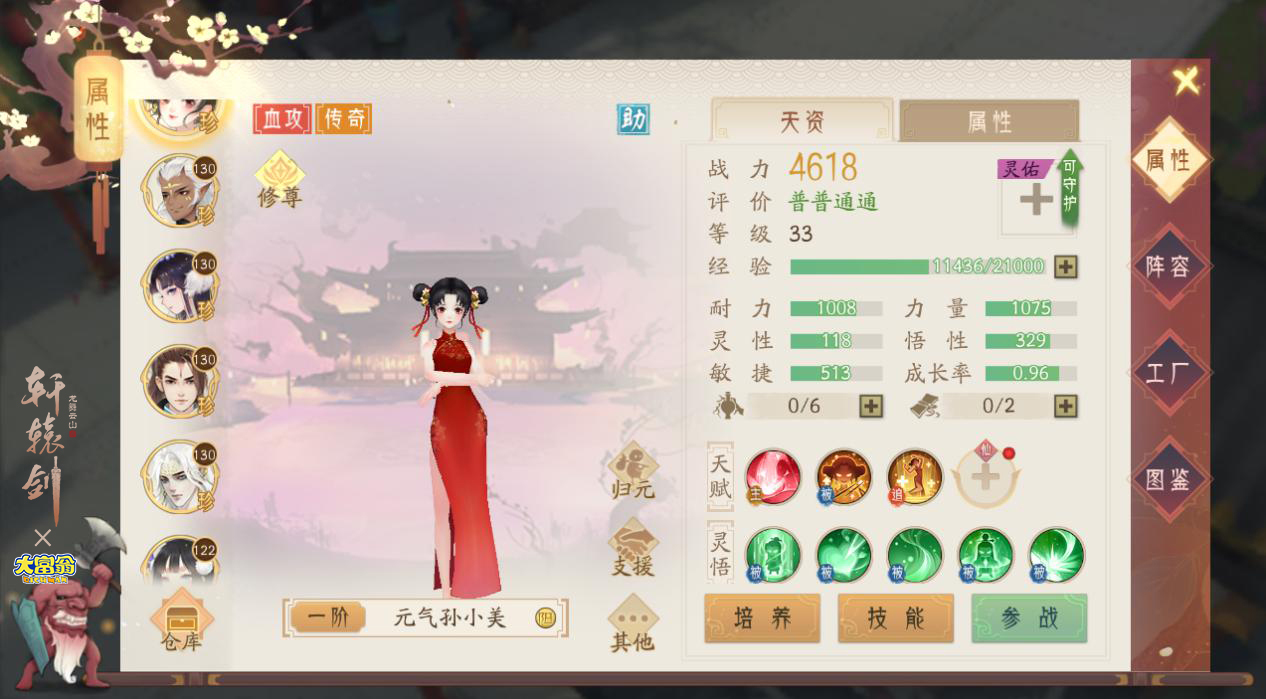Open the 属性 tab beside 天资
The image size is (1266, 699).
click(988, 122)
